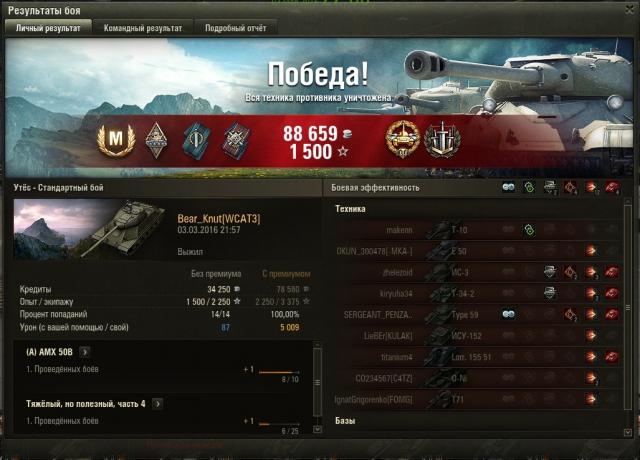Select the Личный результат tab
The image size is (640, 460).
pos(49,28)
